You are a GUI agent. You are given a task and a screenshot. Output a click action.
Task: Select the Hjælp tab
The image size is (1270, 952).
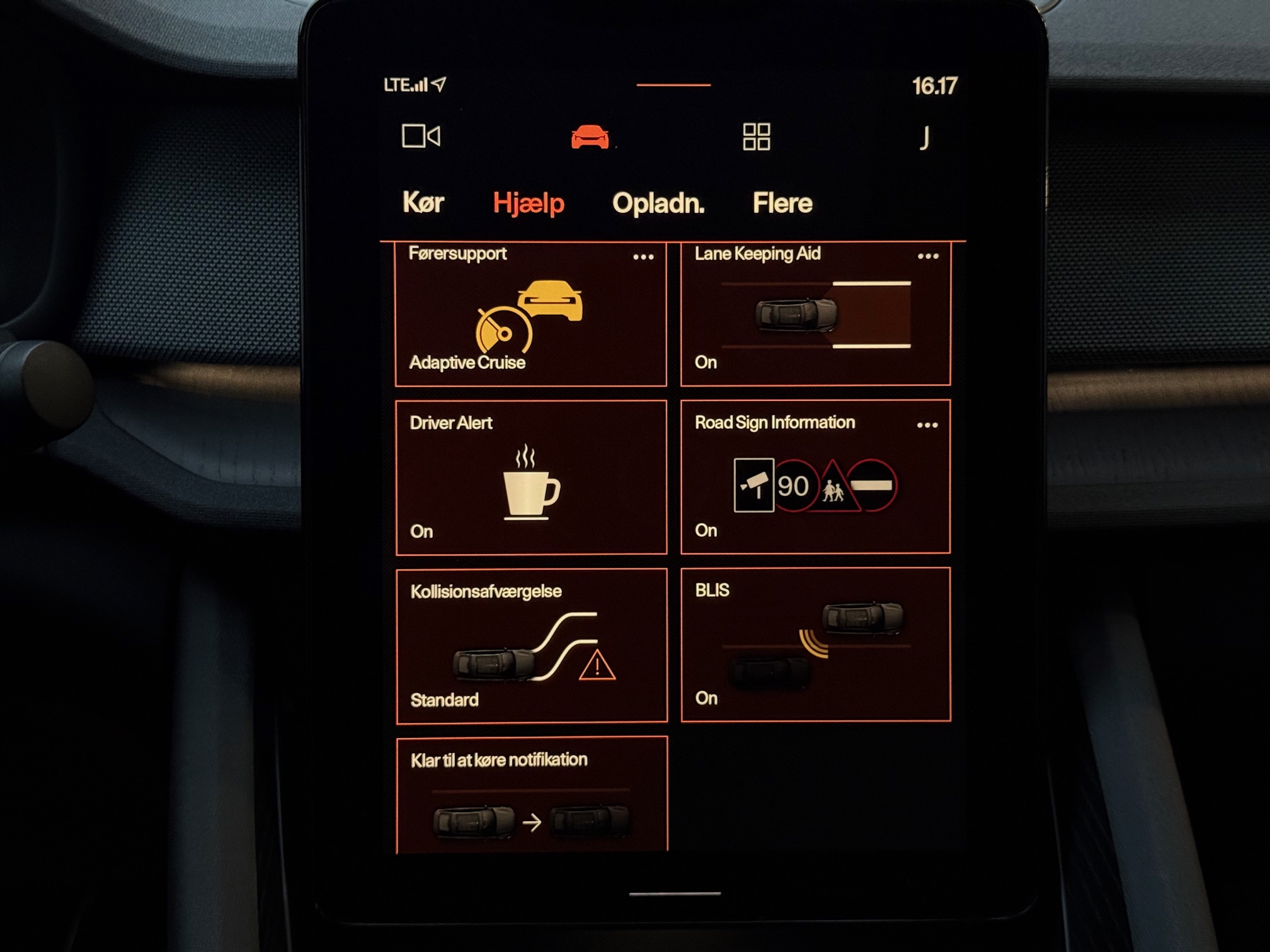[528, 203]
